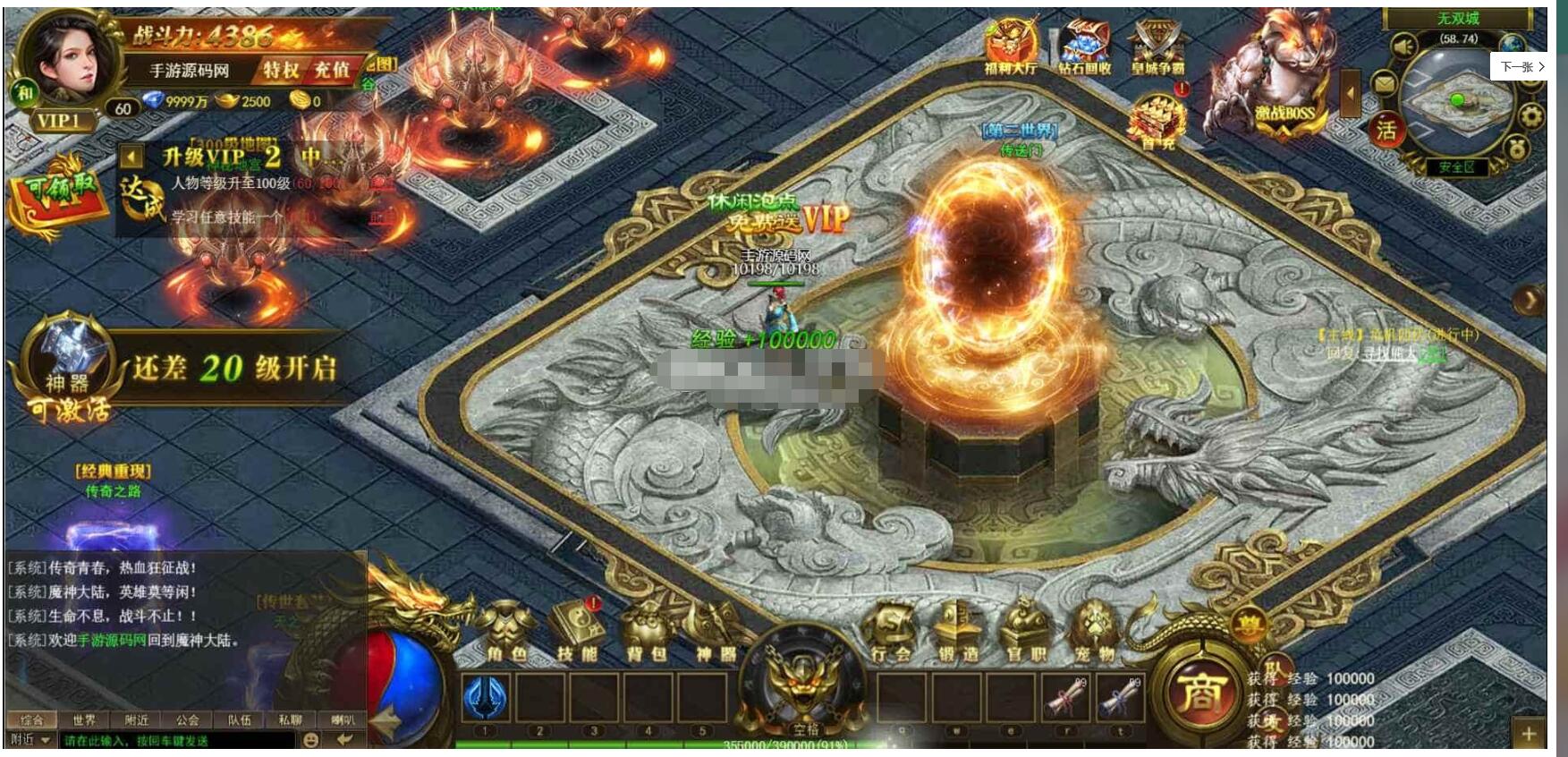Click the chat message input field
The image size is (1568, 757).
coord(177,740)
